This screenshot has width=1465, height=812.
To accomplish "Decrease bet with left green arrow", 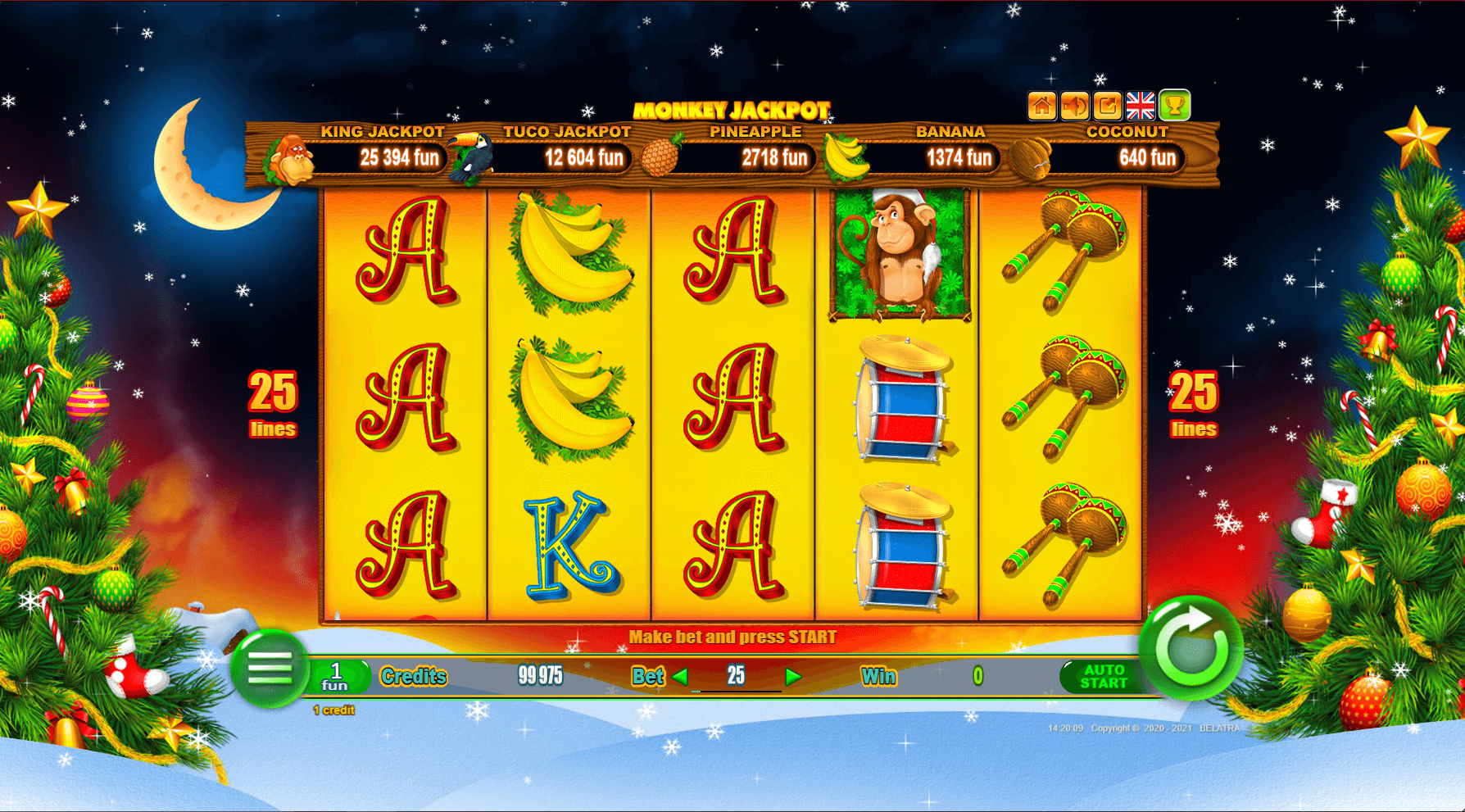I will [x=677, y=677].
